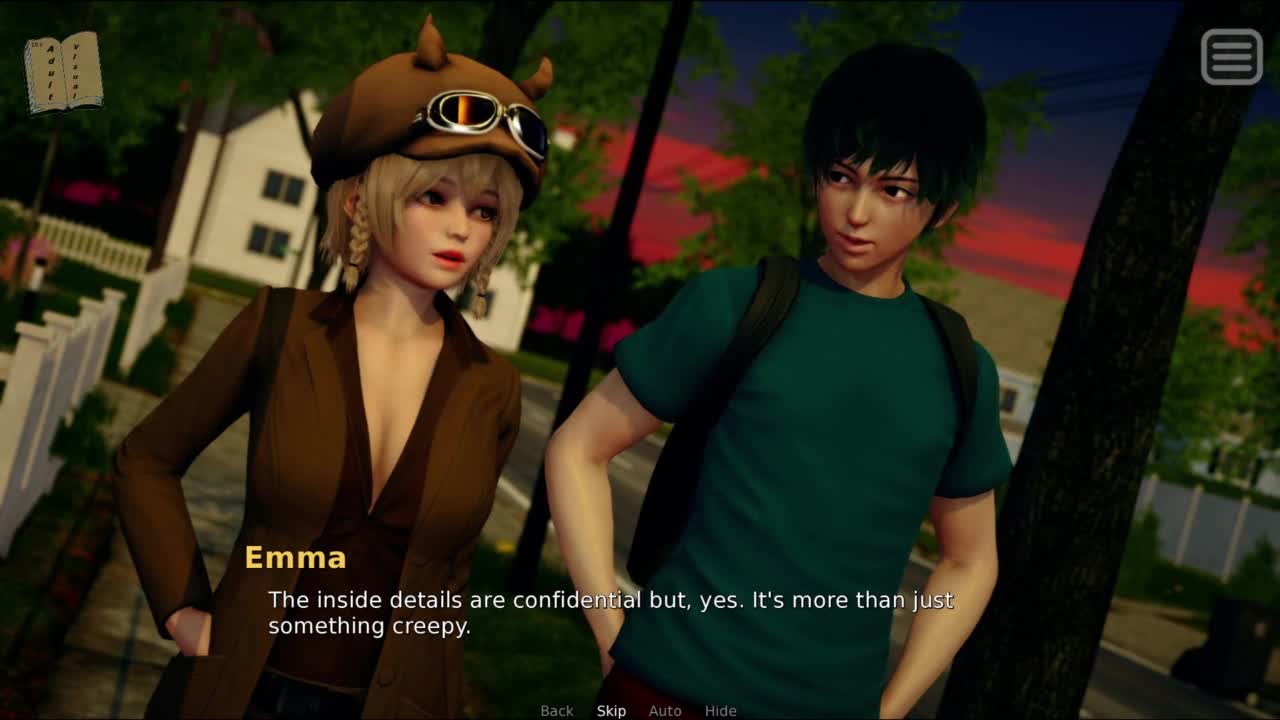Open the hamburger menu icon
1280x720 pixels.
1231,56
